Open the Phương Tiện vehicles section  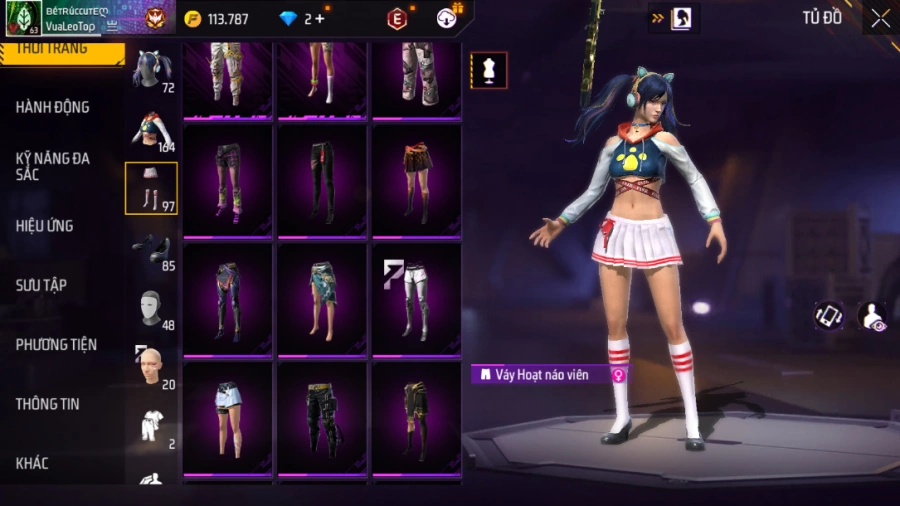56,345
